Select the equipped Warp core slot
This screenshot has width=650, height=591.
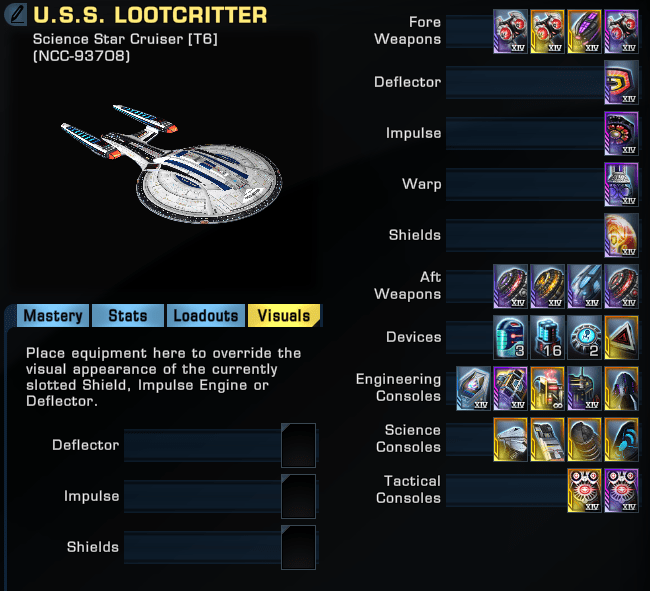pos(621,184)
